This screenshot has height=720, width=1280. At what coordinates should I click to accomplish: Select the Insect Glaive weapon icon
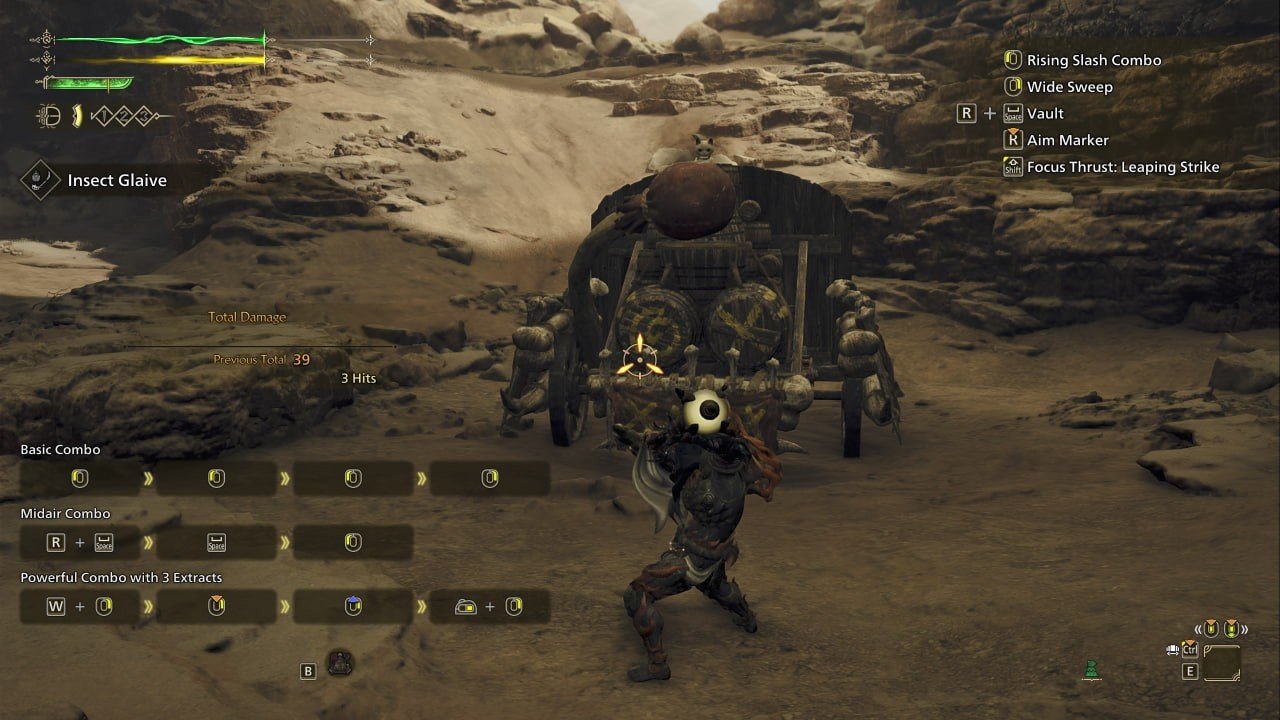41,181
